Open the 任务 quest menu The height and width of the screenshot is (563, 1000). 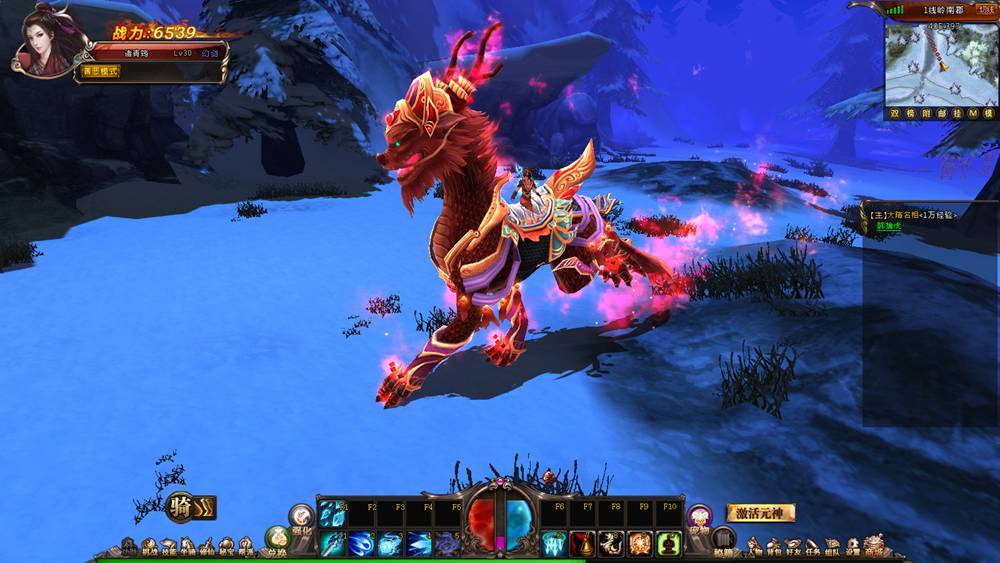813,546
